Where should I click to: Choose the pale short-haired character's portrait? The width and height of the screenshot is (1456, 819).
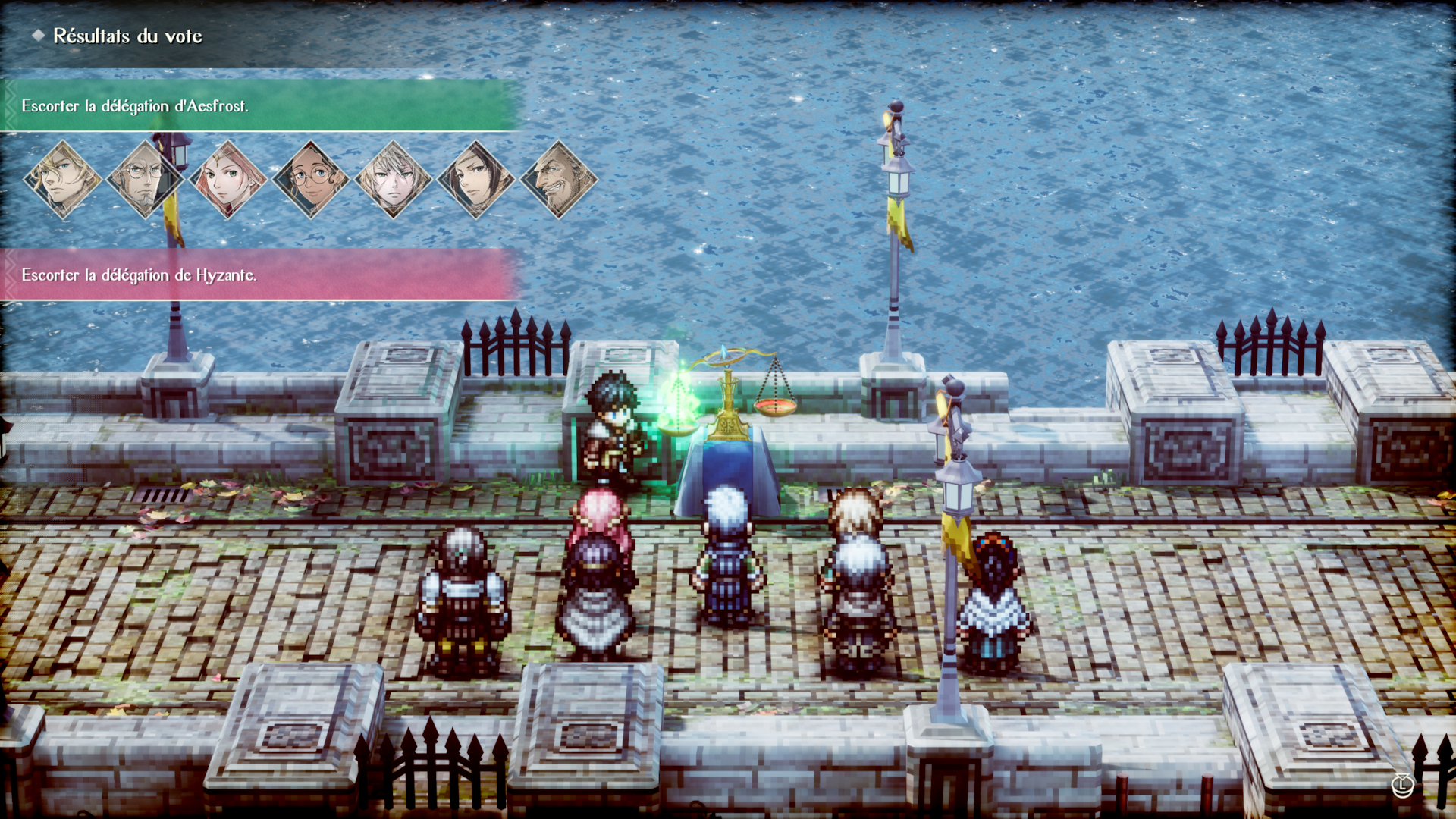click(x=393, y=180)
